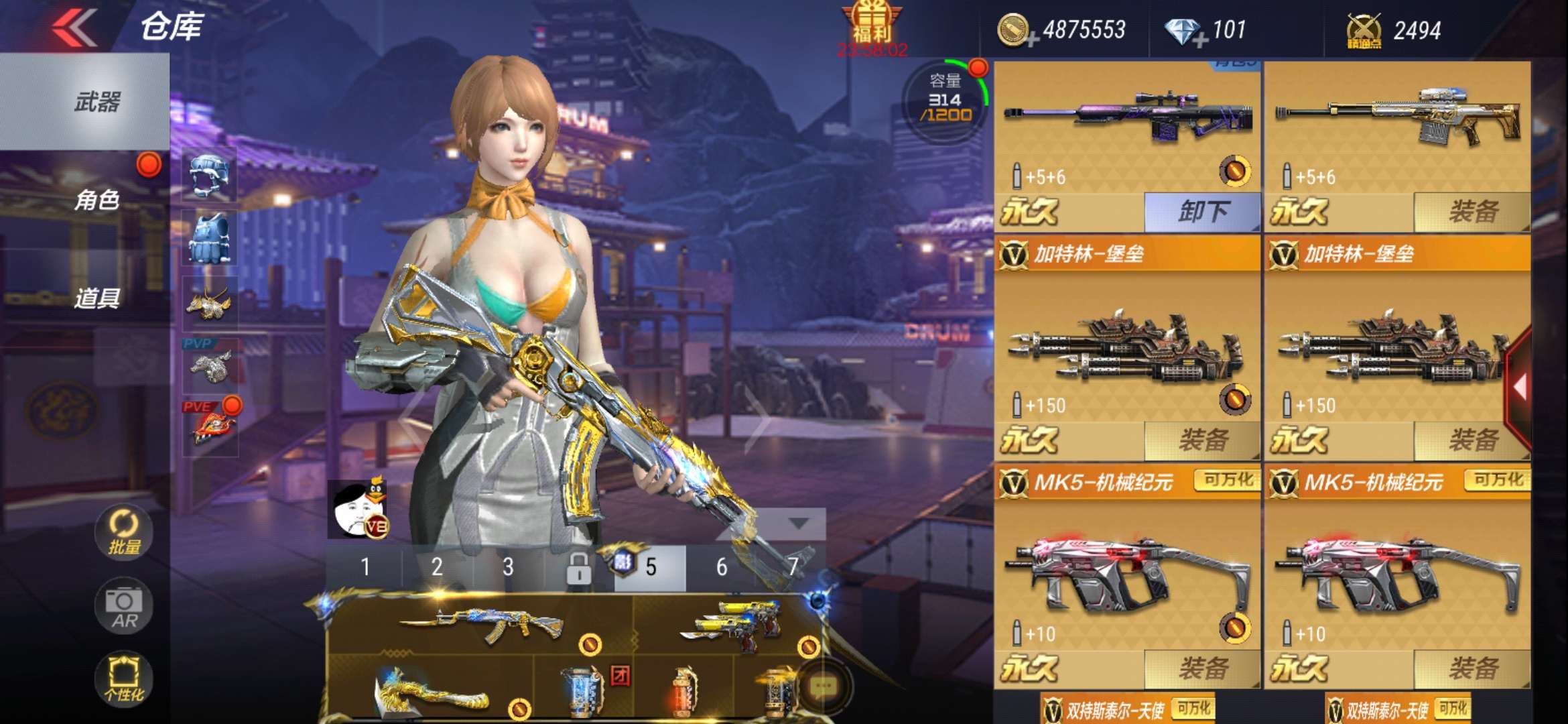1568x724 pixels.
Task: Open the 个性化 personalization button
Action: click(x=124, y=678)
